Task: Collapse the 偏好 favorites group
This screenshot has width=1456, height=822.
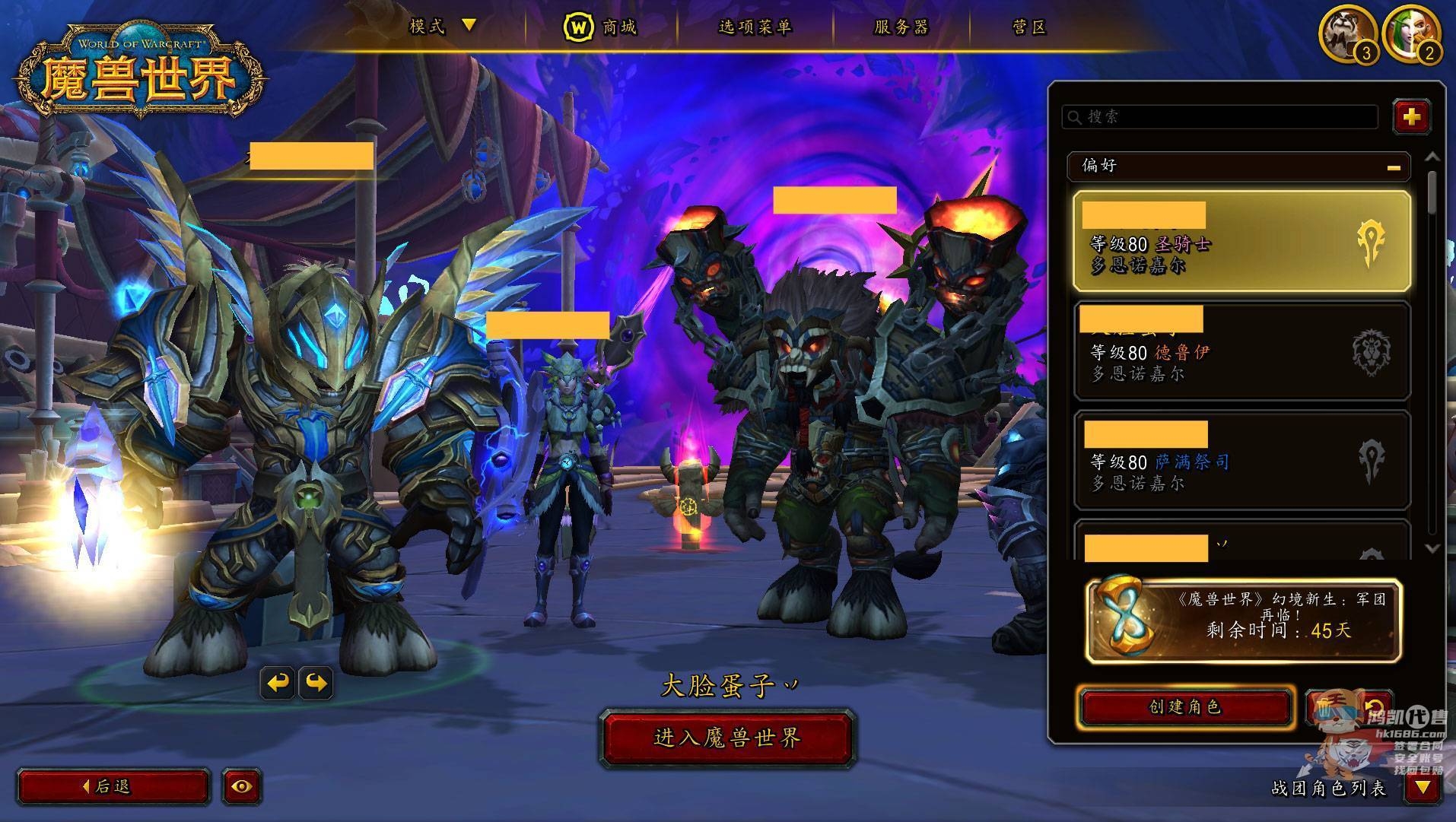Action: 1393,167
